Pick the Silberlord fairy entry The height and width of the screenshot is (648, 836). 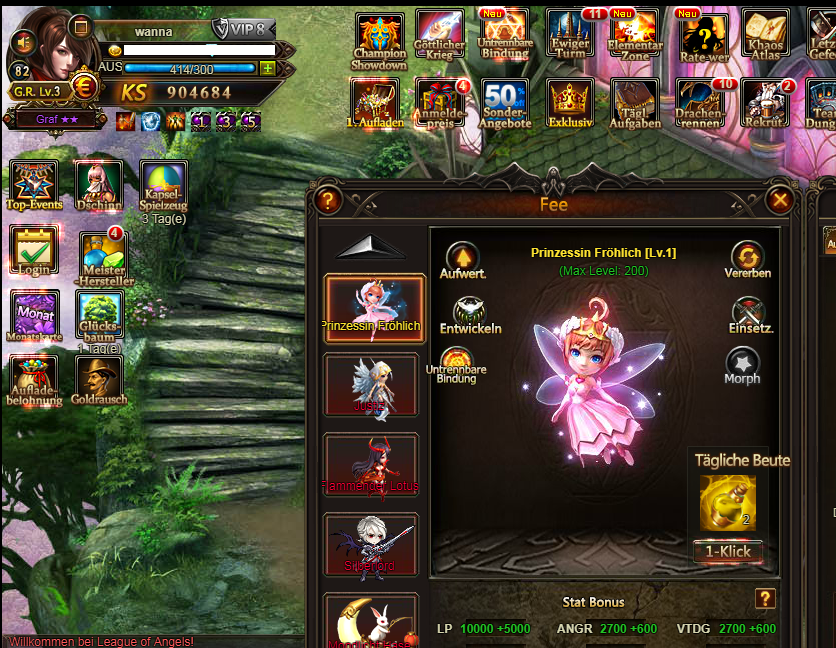coord(372,546)
